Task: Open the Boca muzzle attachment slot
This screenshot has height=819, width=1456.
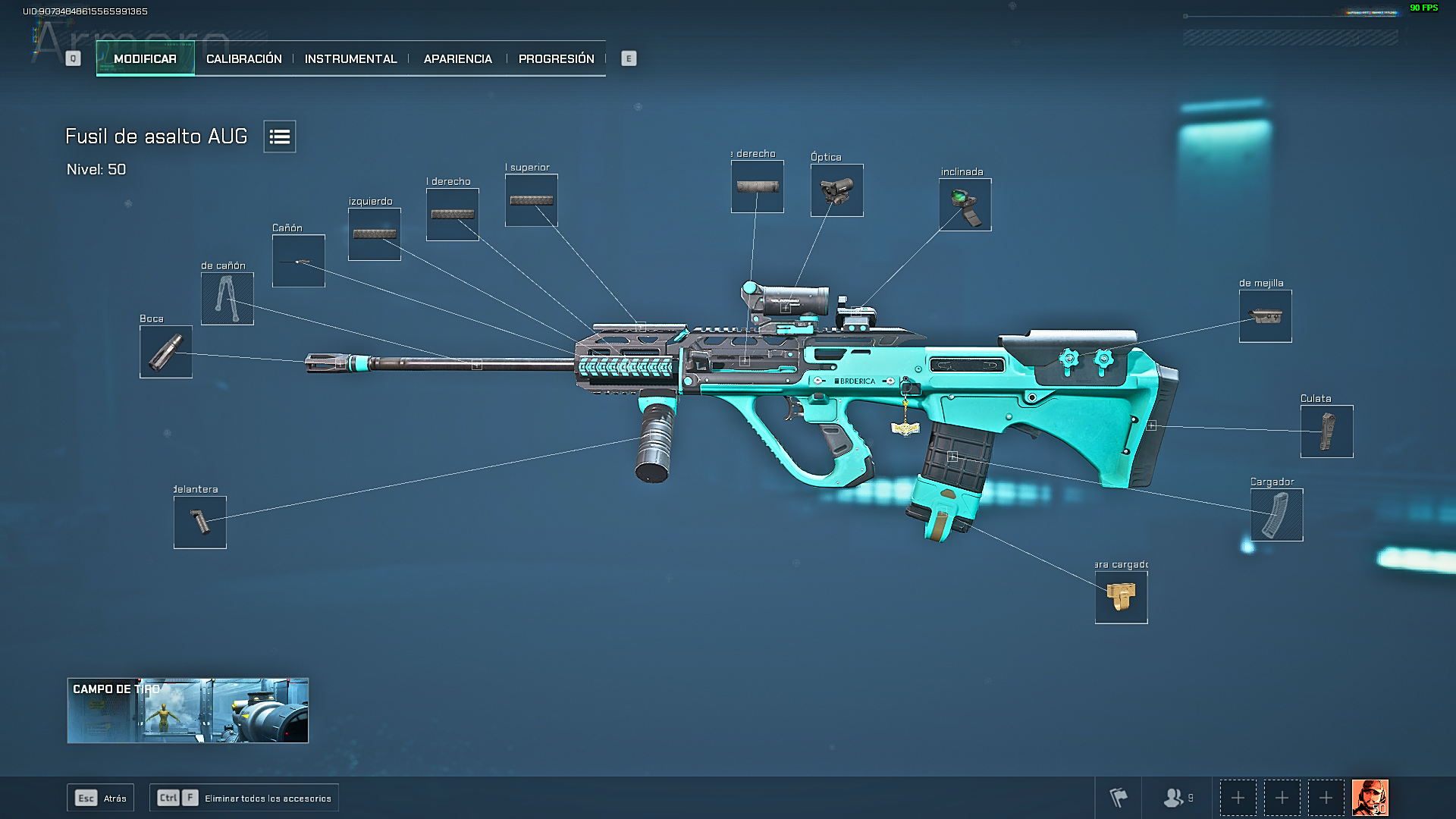Action: (x=165, y=353)
